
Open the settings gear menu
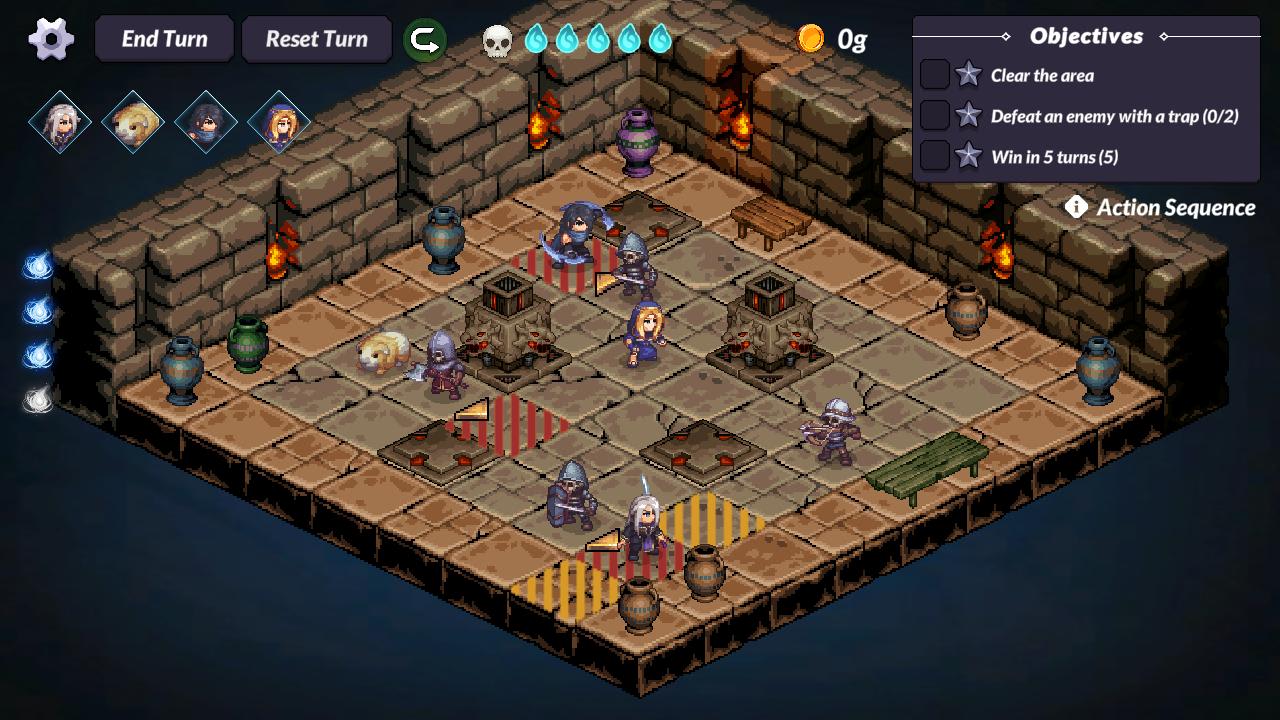pyautogui.click(x=48, y=38)
